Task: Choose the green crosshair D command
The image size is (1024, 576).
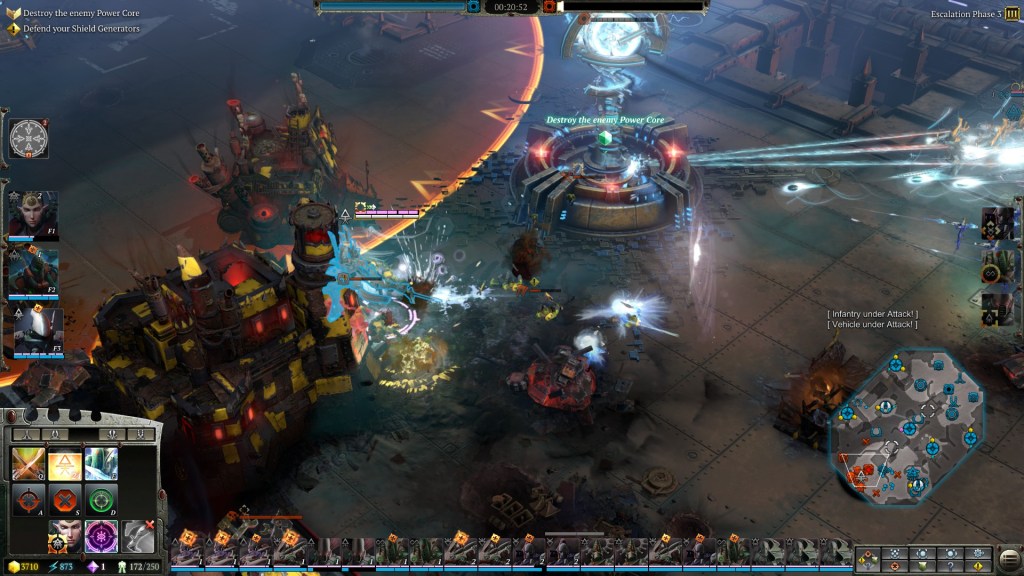Action: coord(101,500)
